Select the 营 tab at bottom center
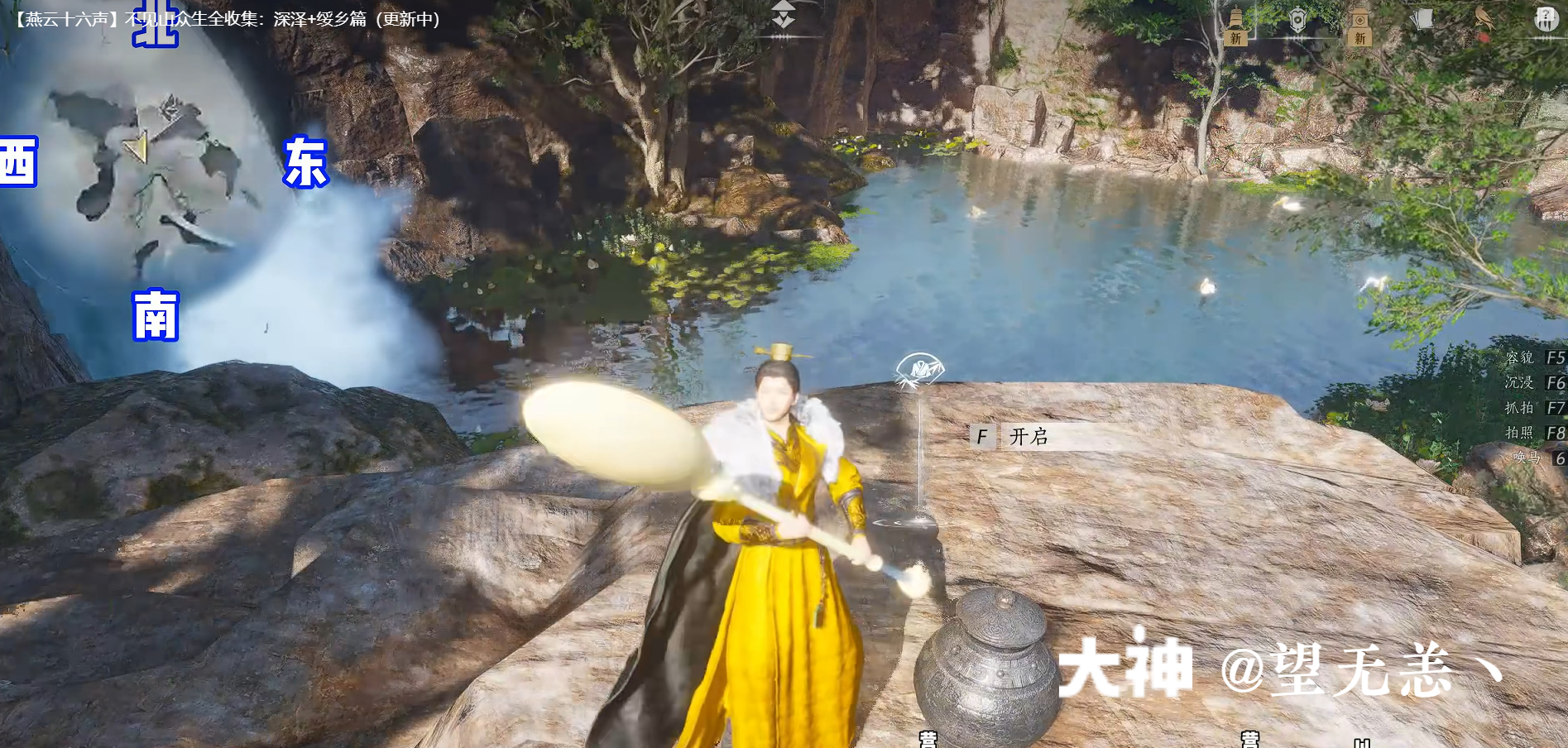1568x748 pixels. click(x=929, y=741)
